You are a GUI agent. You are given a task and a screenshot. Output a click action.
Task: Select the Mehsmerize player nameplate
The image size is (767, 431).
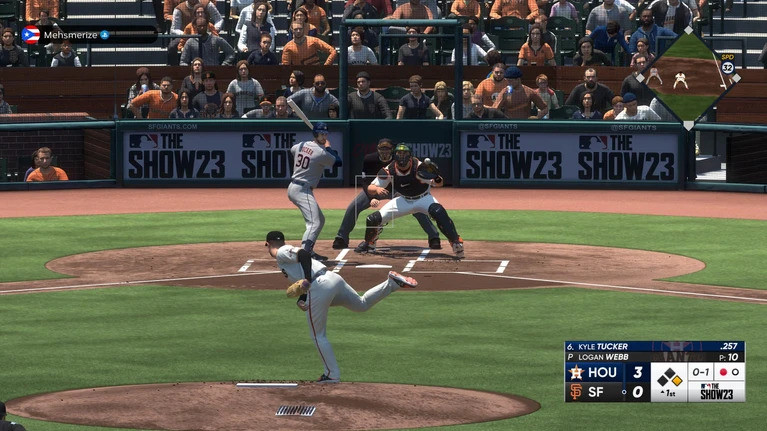[88, 34]
